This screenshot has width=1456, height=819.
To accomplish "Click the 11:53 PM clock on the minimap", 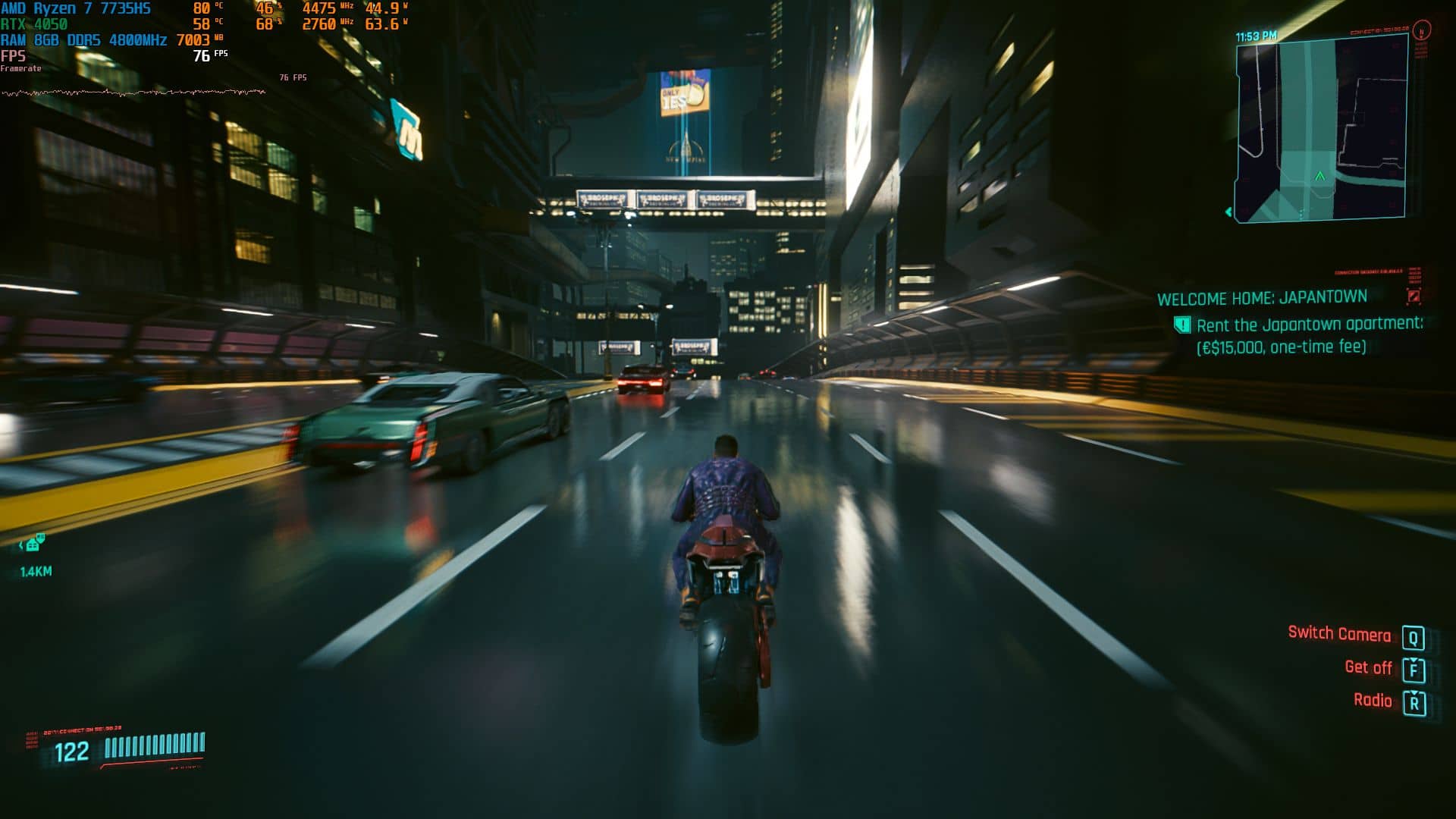I will [x=1255, y=35].
